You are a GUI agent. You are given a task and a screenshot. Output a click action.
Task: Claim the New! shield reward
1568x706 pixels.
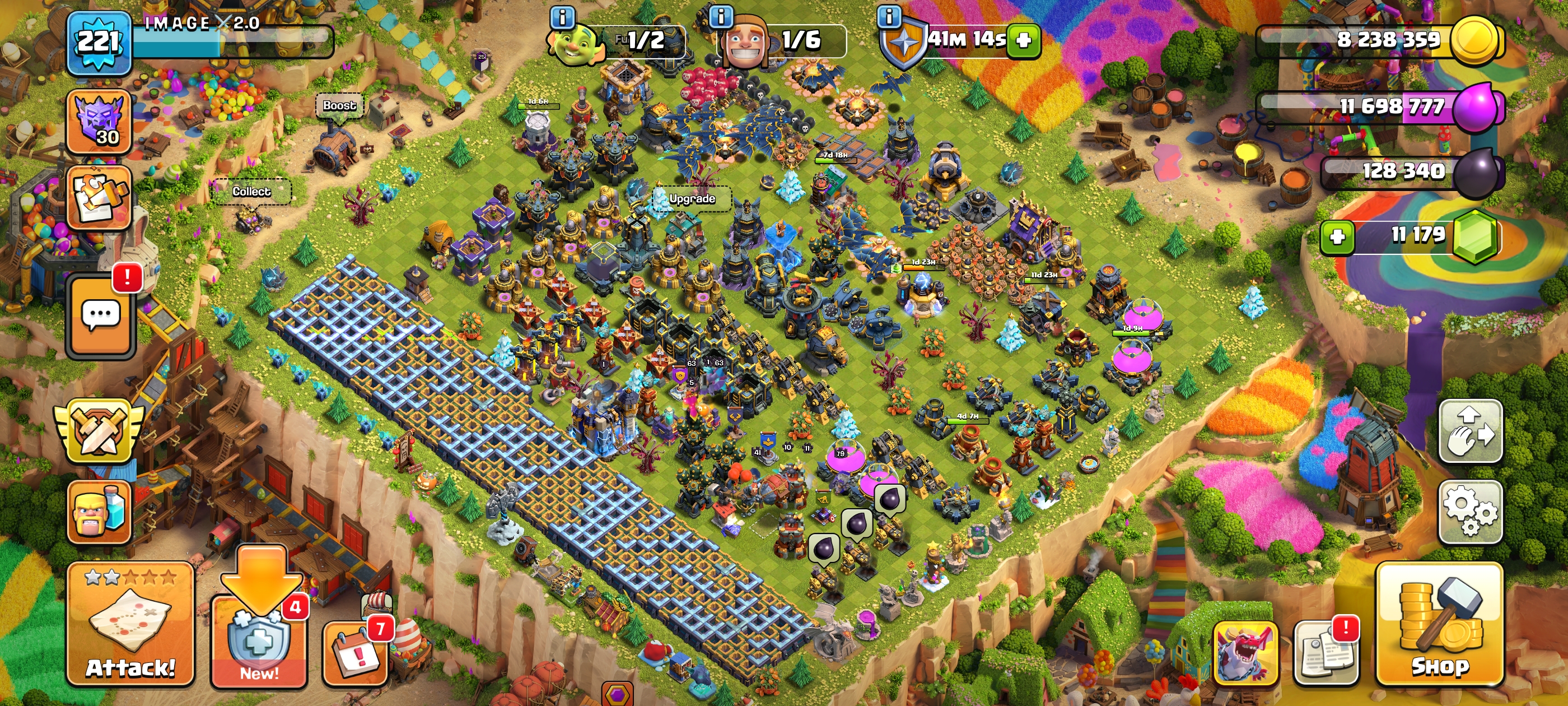point(259,643)
